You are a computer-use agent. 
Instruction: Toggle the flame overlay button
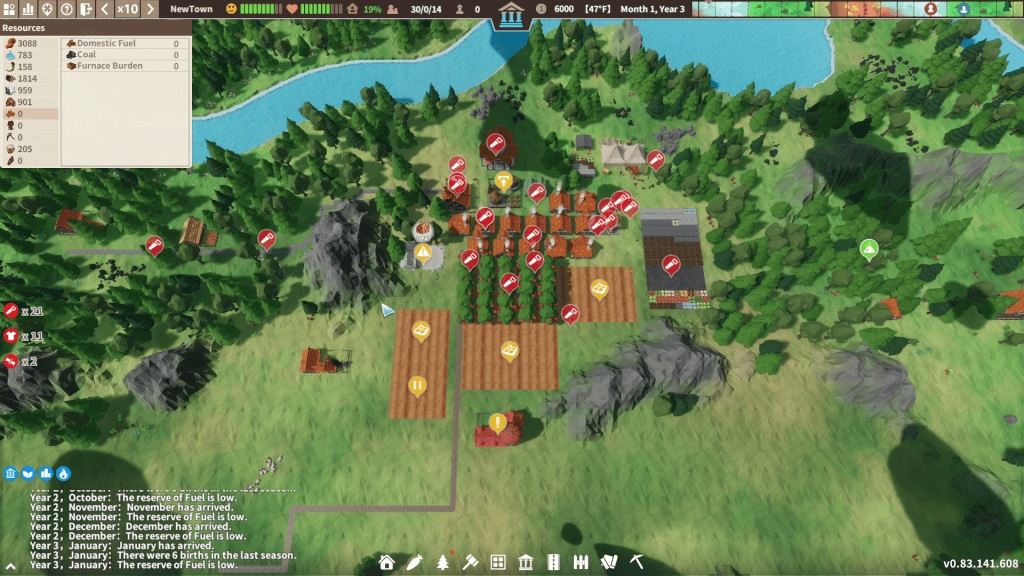64,473
